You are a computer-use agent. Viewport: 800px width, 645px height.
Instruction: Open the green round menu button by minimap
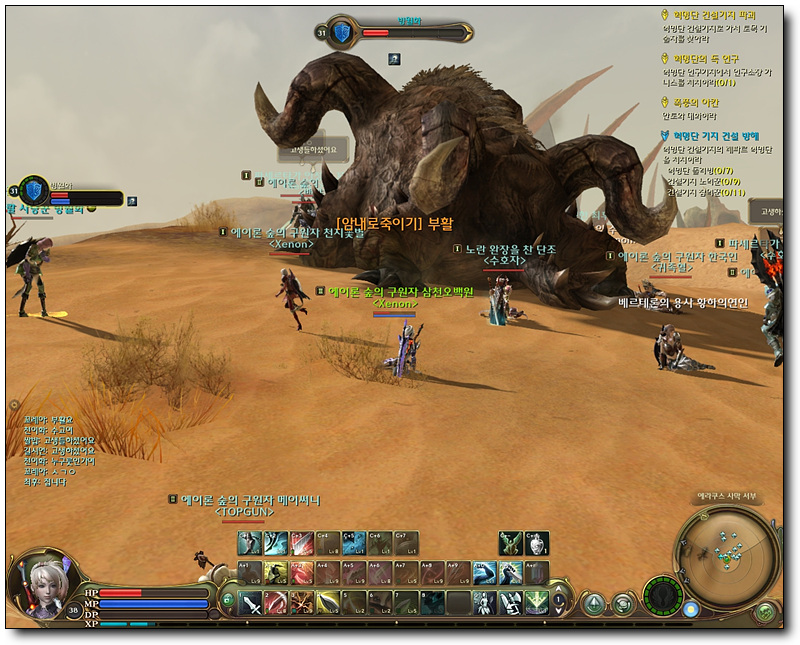tap(766, 611)
